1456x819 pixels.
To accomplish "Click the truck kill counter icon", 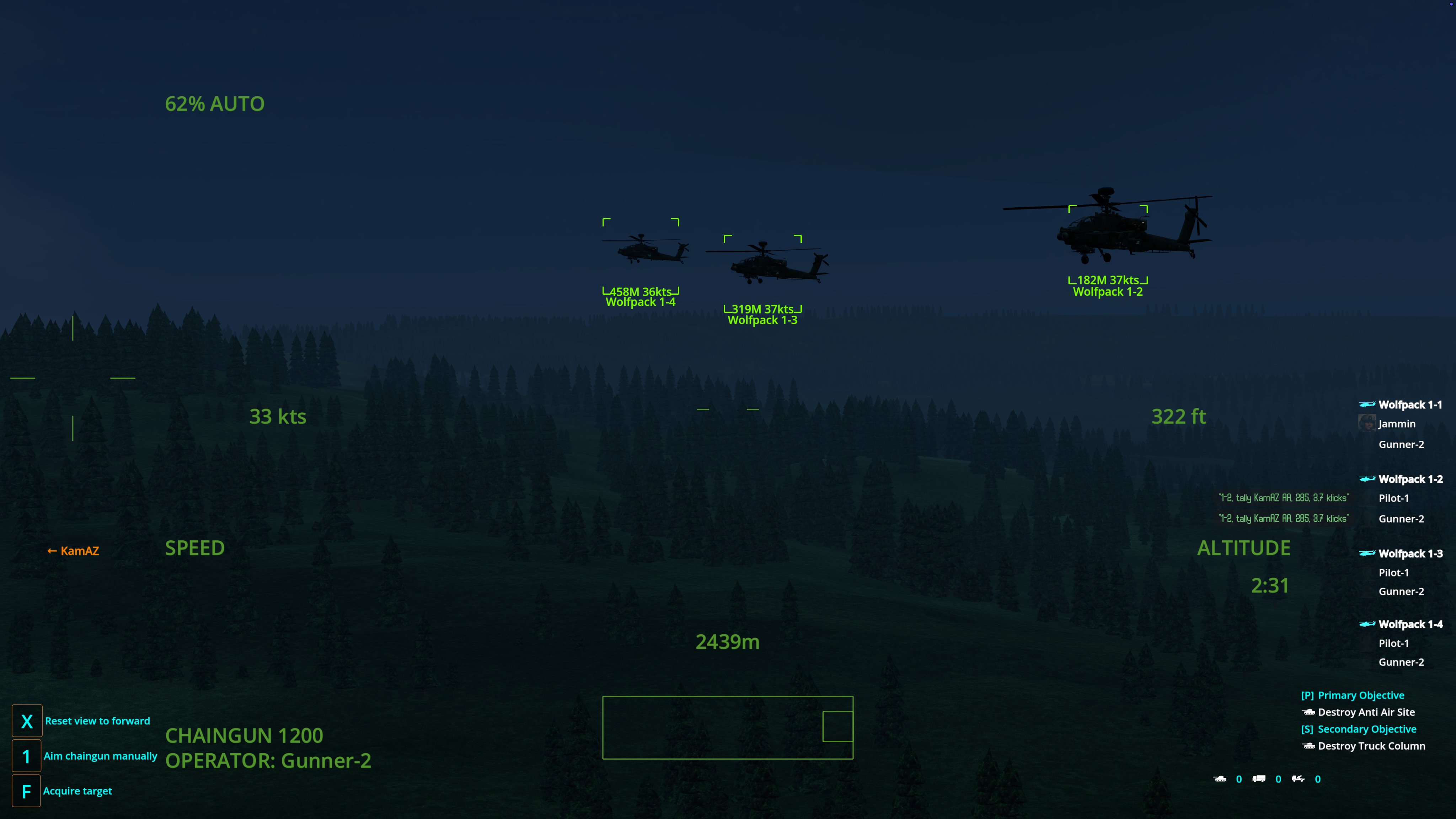I will [1259, 779].
